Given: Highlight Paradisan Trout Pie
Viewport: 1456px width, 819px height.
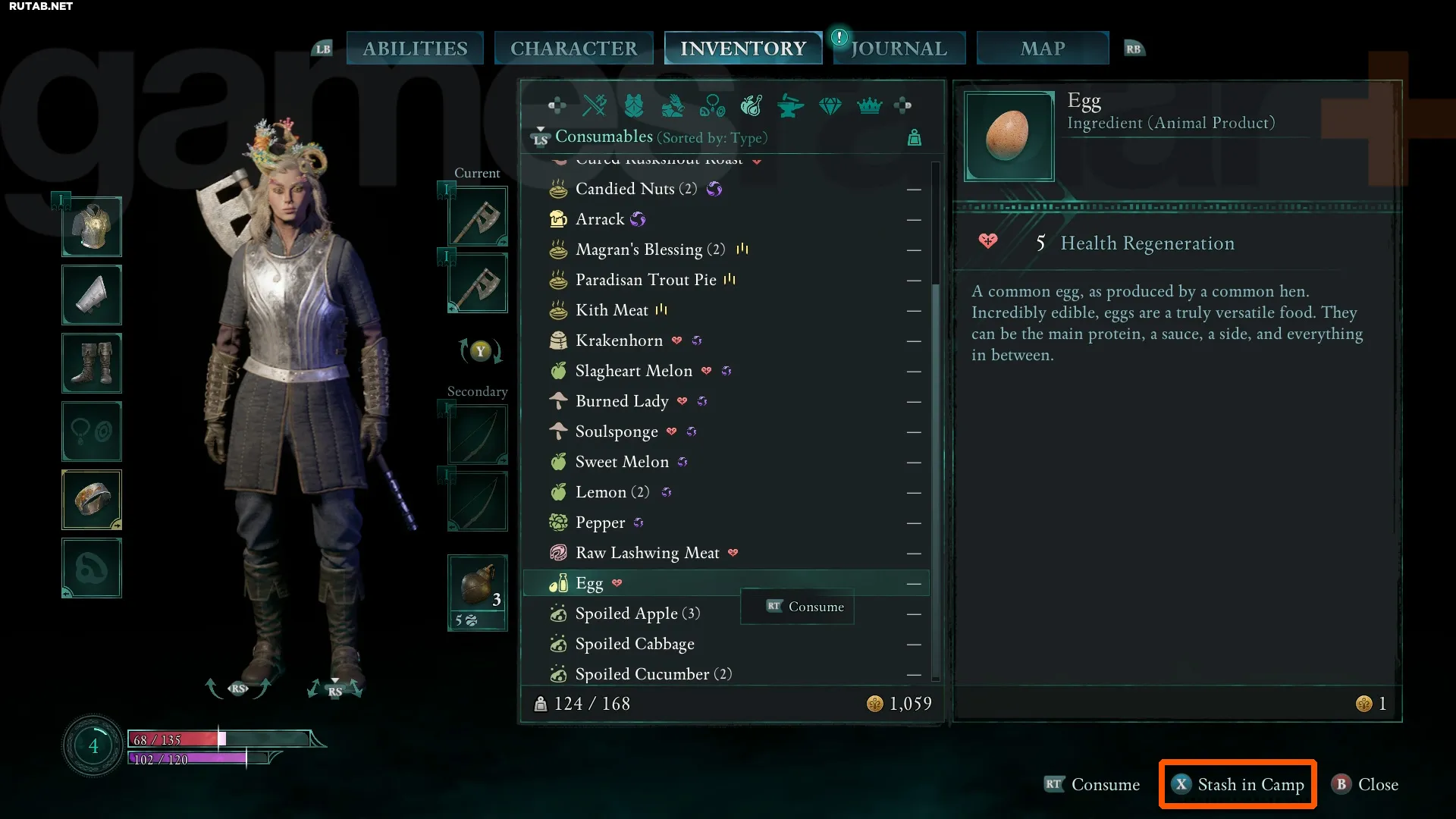Looking at the screenshot, I should (x=645, y=280).
